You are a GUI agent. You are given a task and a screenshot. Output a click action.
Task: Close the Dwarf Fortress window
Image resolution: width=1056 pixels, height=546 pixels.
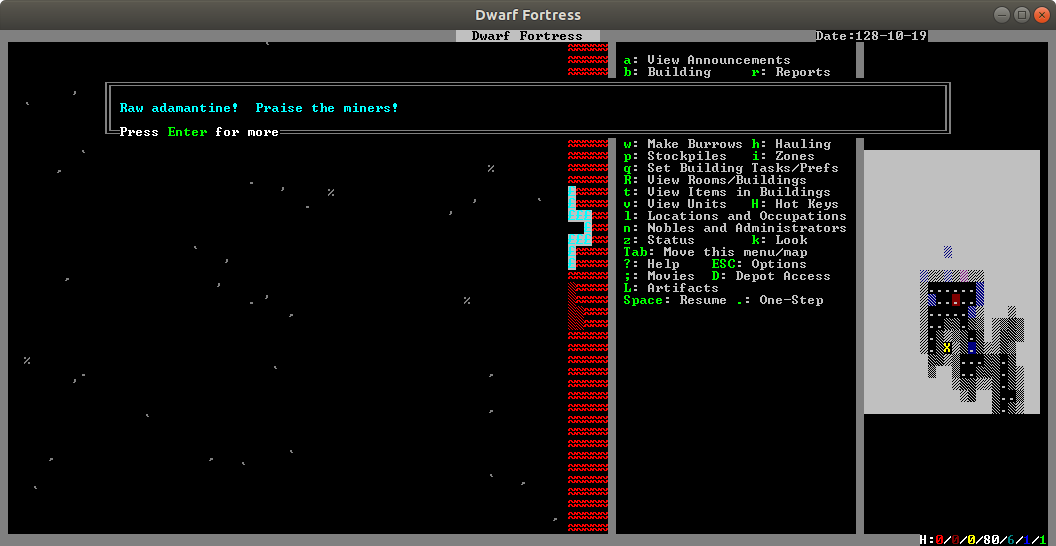click(1041, 15)
